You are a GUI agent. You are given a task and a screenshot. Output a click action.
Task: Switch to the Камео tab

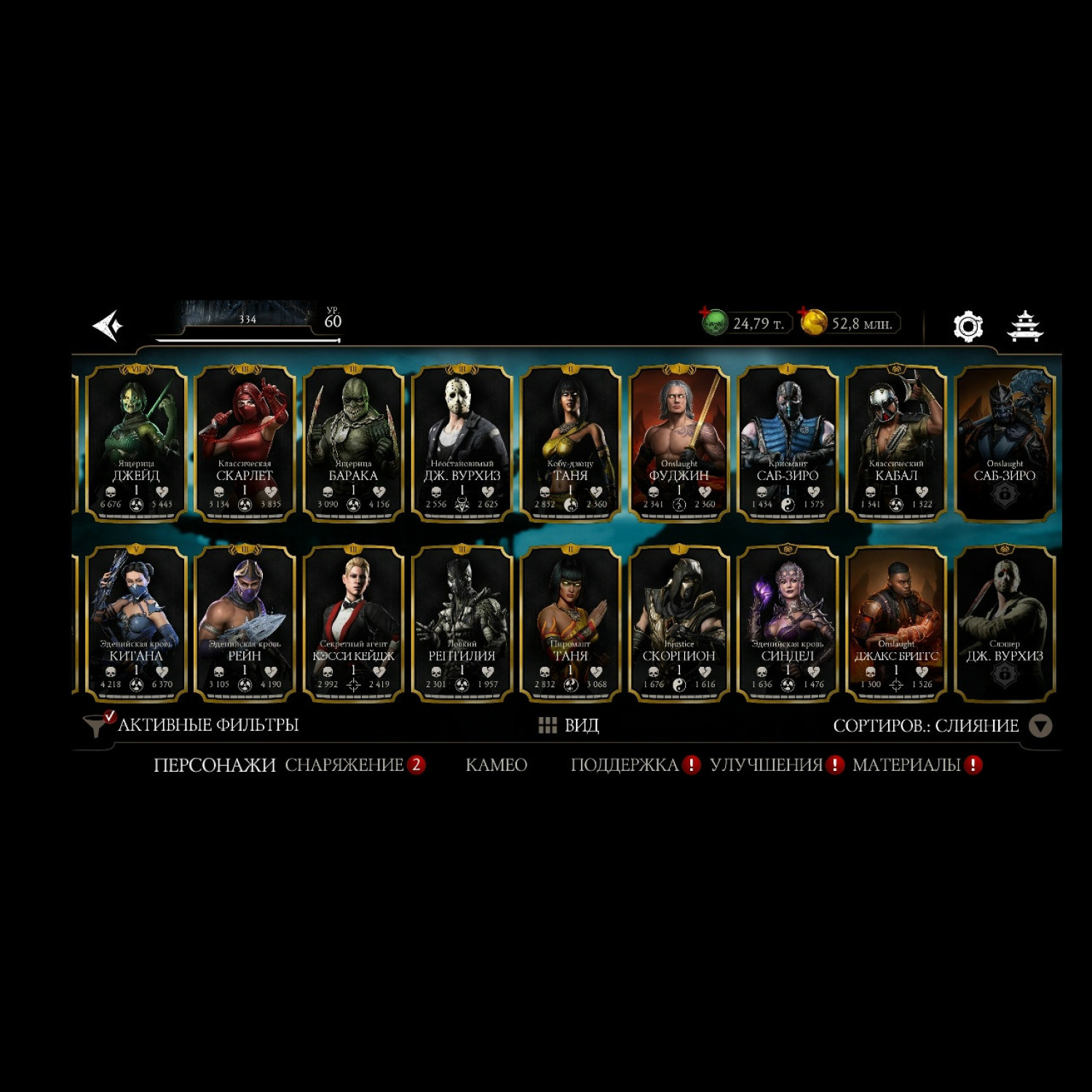point(496,765)
